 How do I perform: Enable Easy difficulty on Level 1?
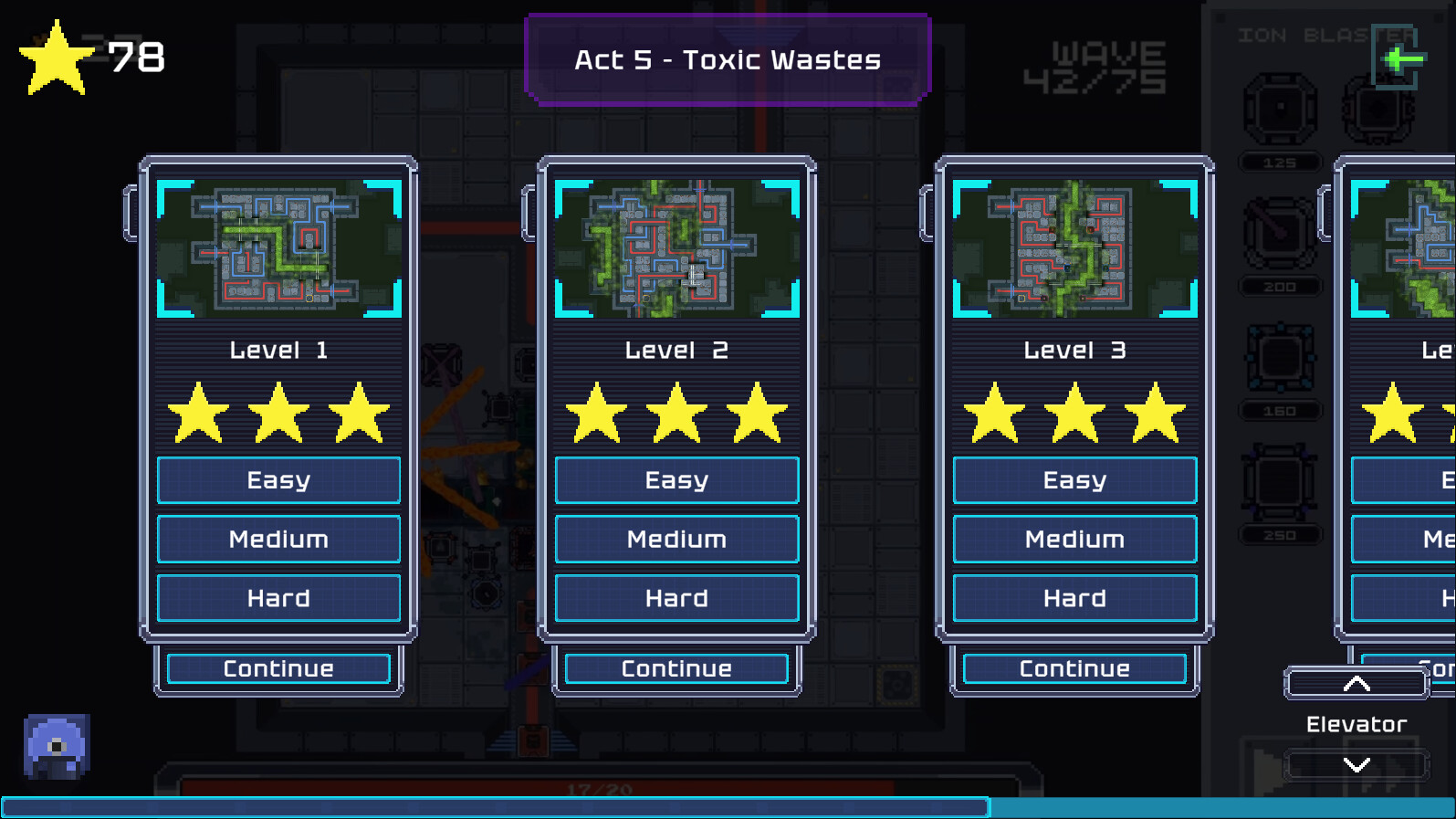pos(278,480)
